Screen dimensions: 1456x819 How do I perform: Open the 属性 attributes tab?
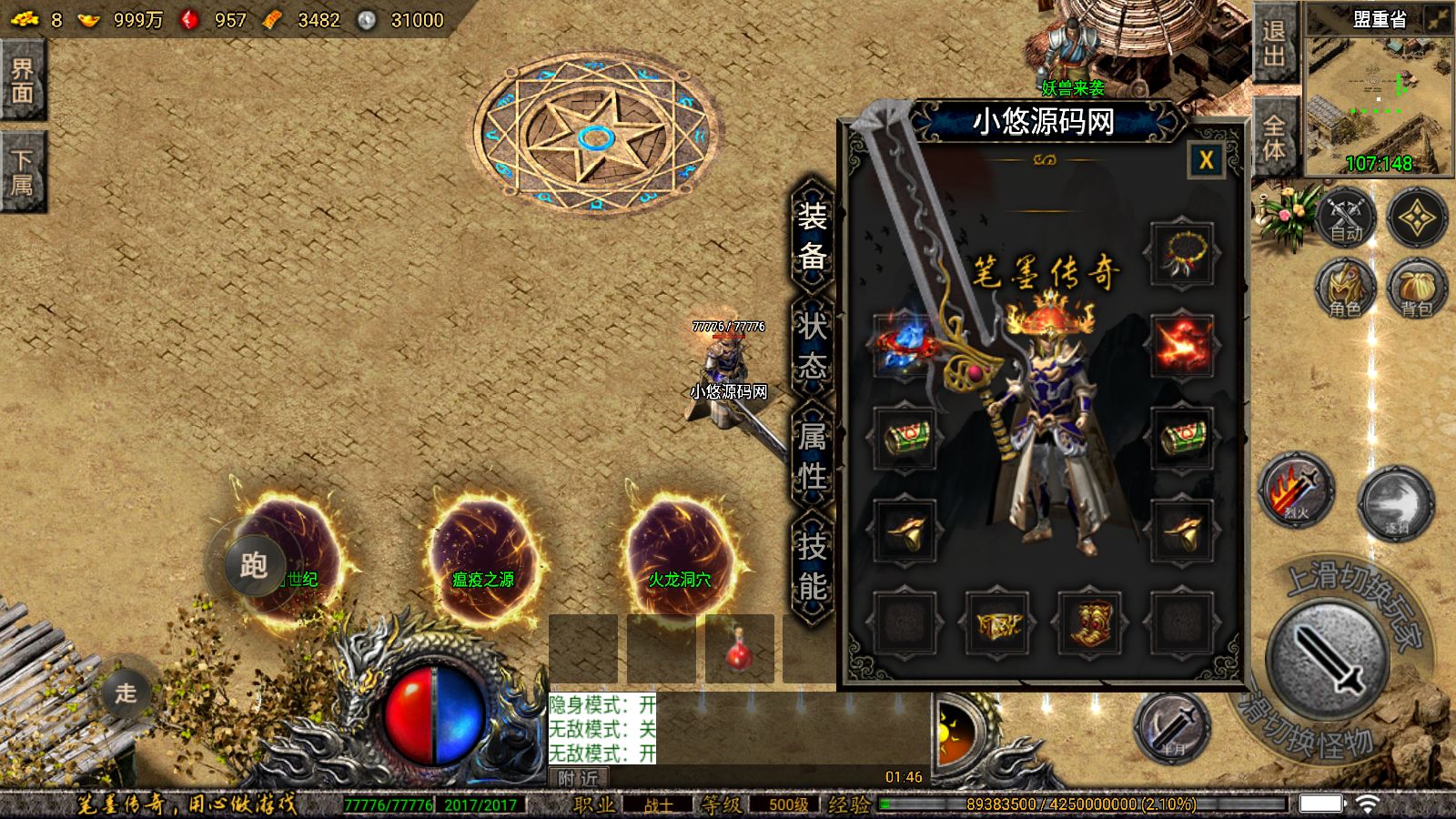coord(812,456)
